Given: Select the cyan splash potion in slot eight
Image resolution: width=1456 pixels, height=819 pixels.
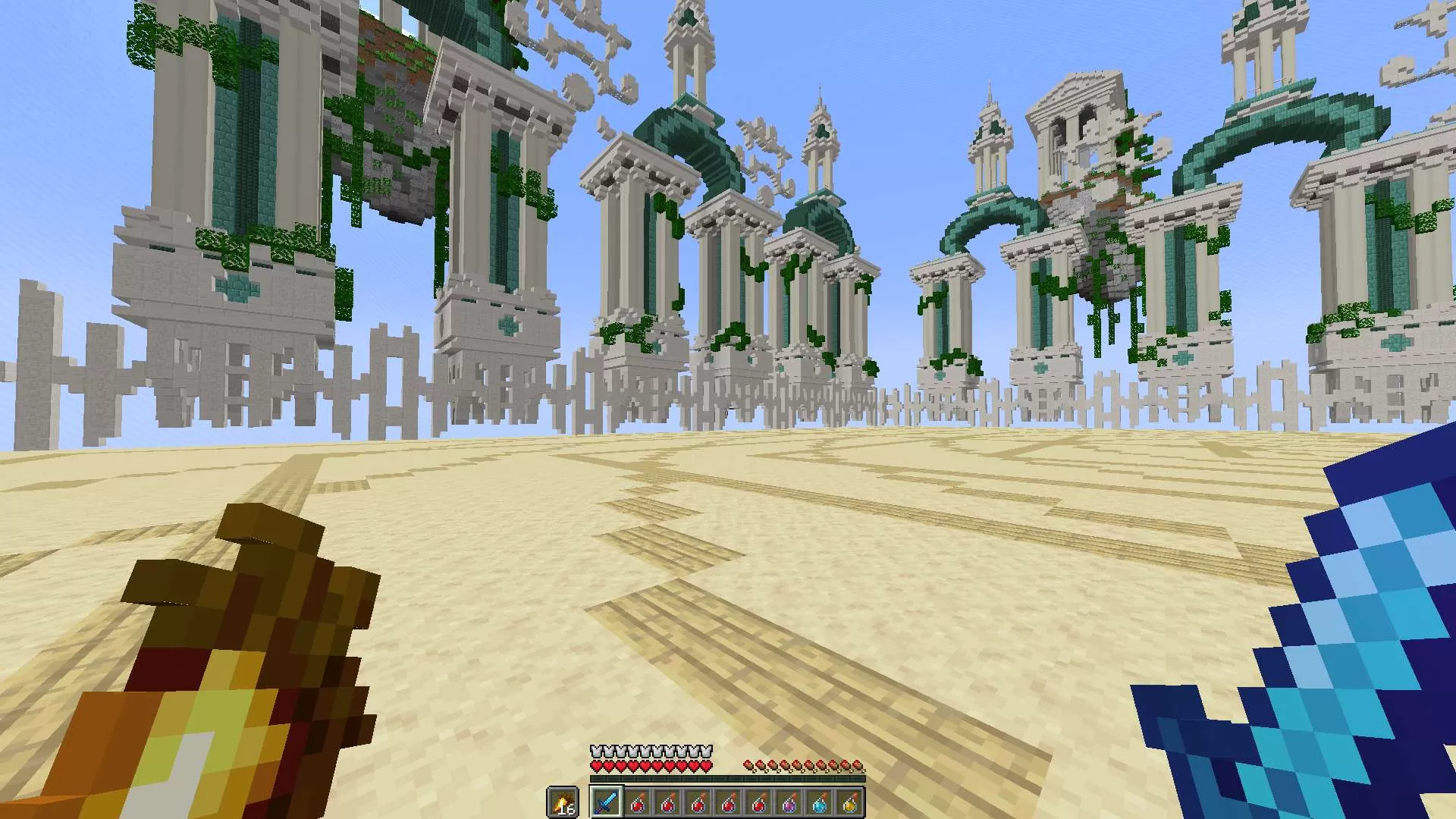Looking at the screenshot, I should 819,802.
